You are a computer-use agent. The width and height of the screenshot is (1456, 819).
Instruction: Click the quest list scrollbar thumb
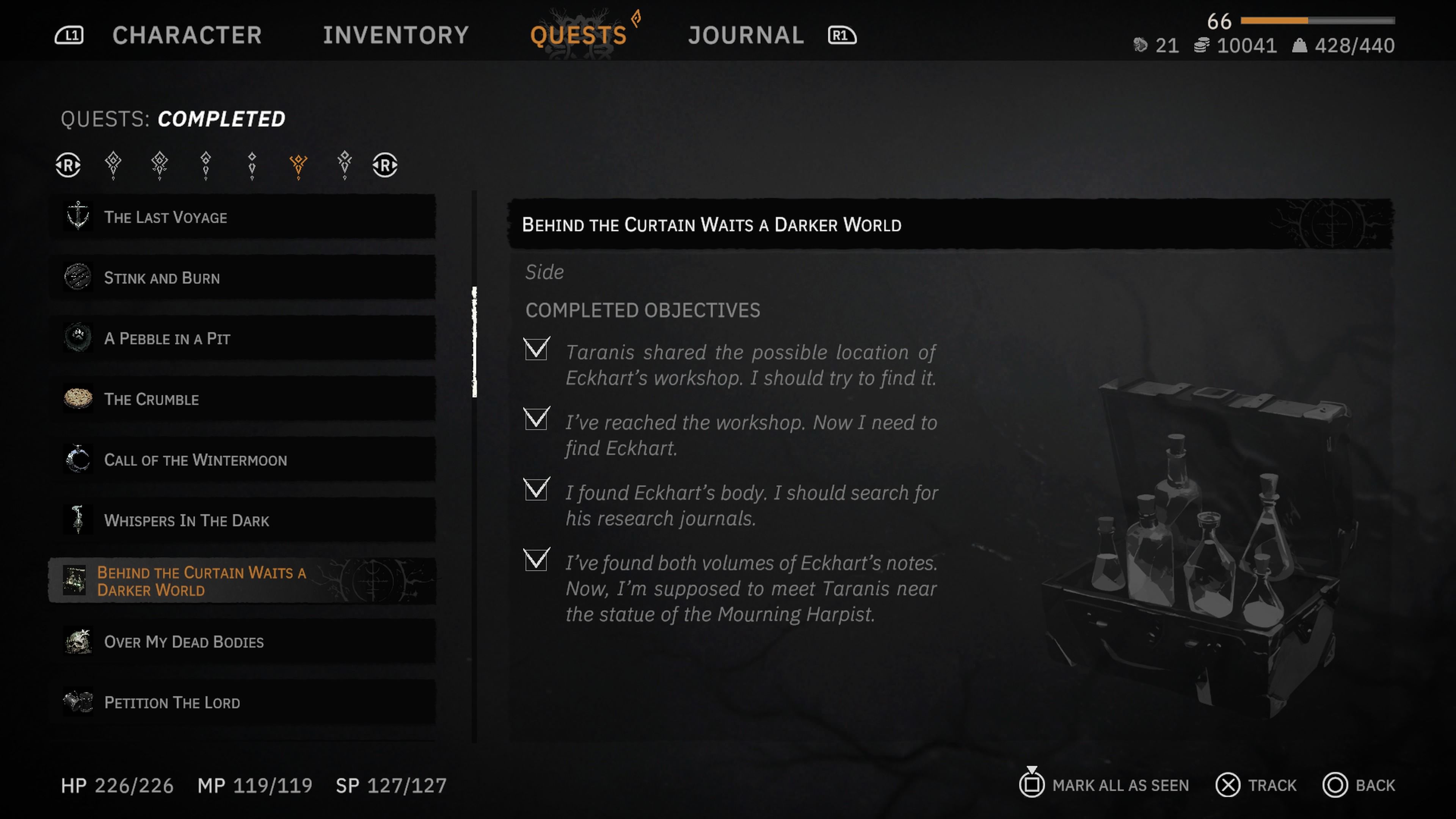(475, 342)
